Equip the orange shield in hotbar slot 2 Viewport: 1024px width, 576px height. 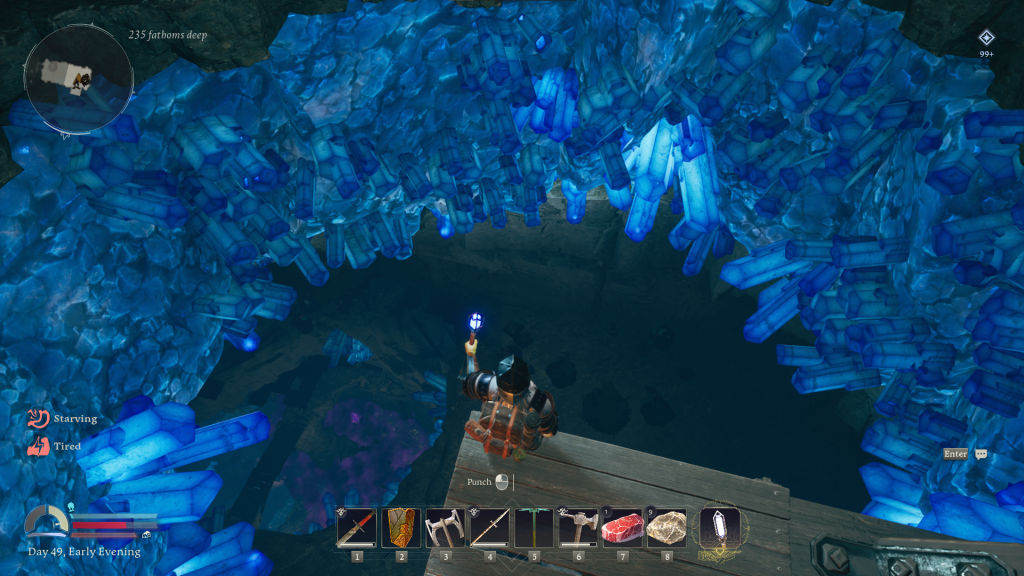click(x=401, y=527)
